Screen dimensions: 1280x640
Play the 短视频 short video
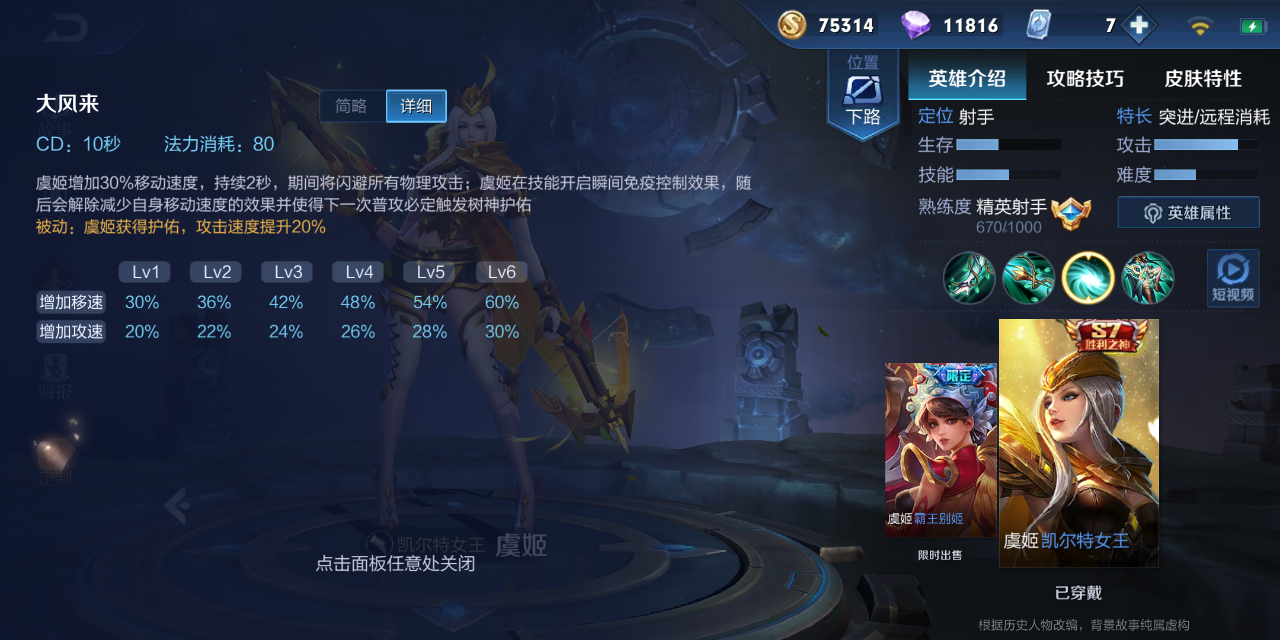click(x=1232, y=278)
